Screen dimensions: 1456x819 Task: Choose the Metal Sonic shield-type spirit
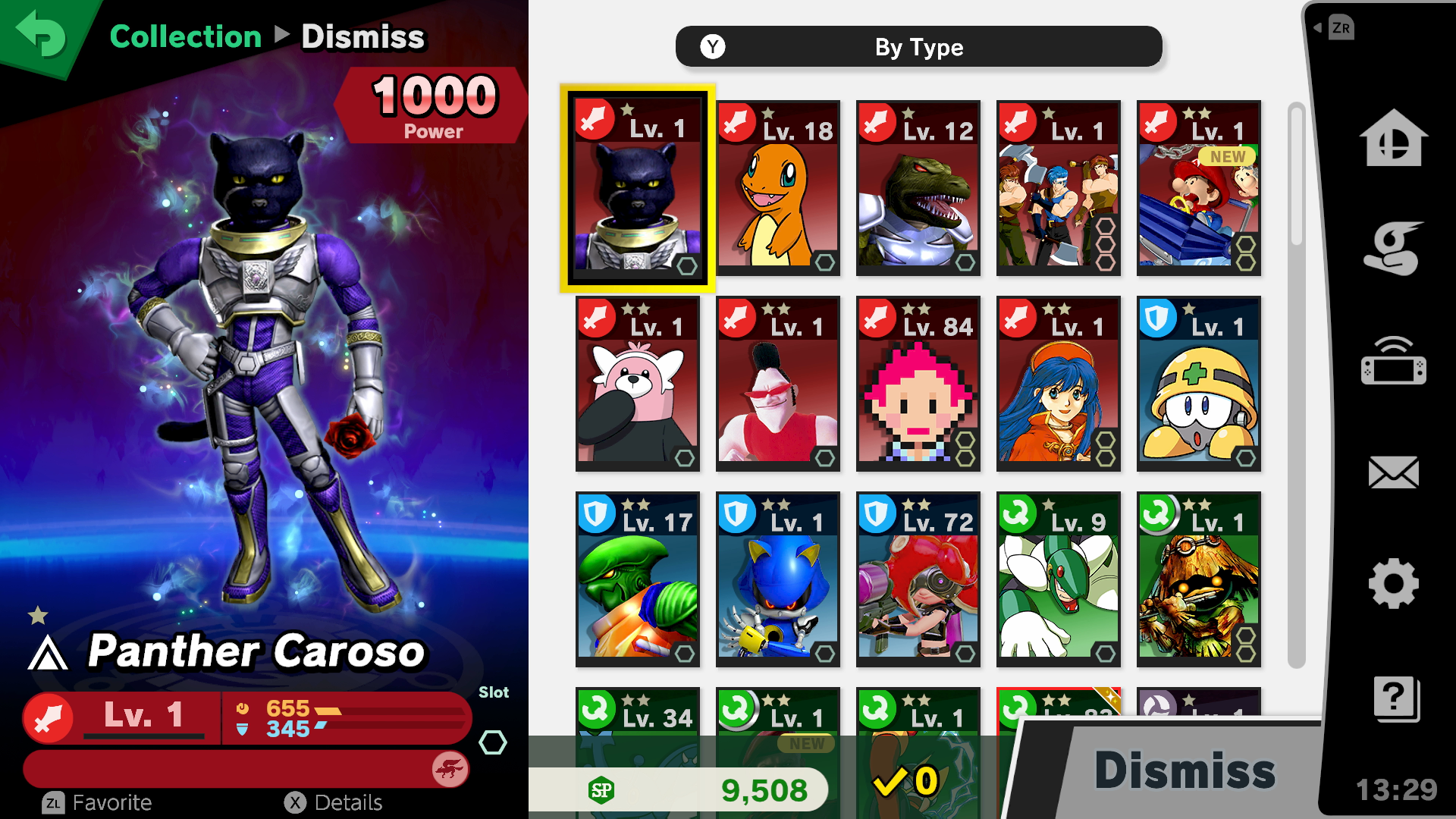(x=777, y=580)
